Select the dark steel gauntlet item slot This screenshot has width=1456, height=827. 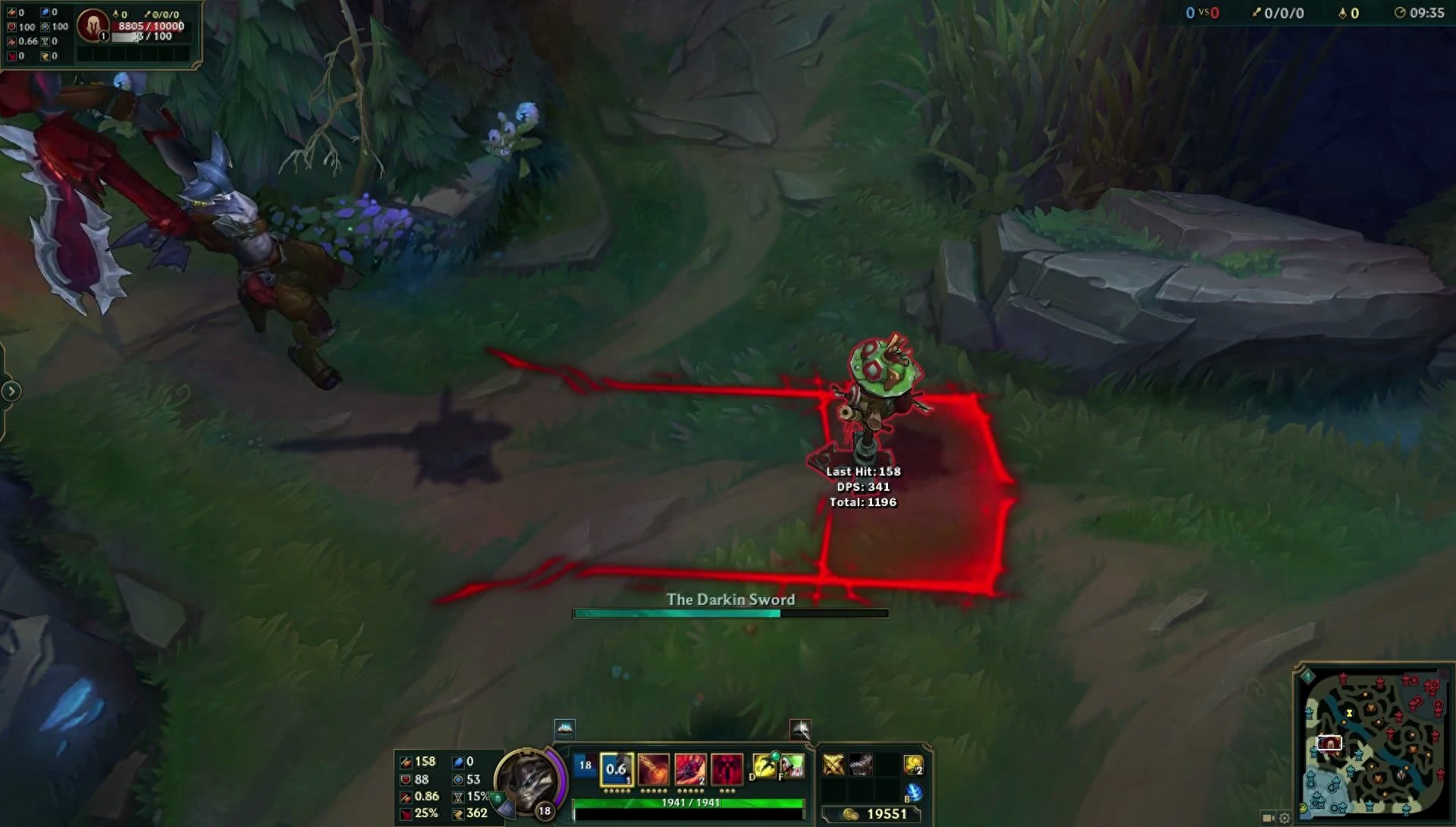coord(860,765)
